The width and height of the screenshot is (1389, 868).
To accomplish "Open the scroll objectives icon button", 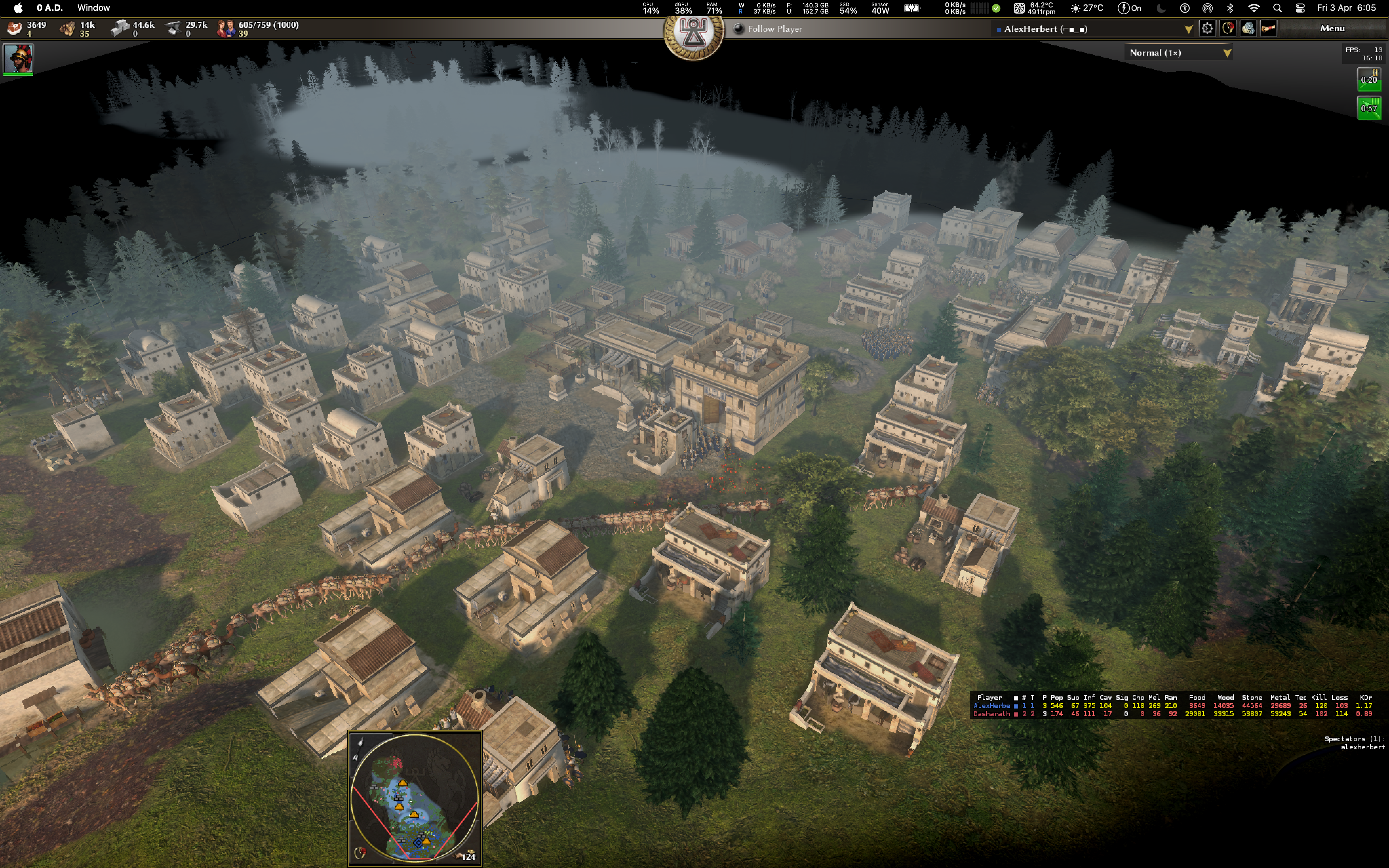I will (1269, 29).
